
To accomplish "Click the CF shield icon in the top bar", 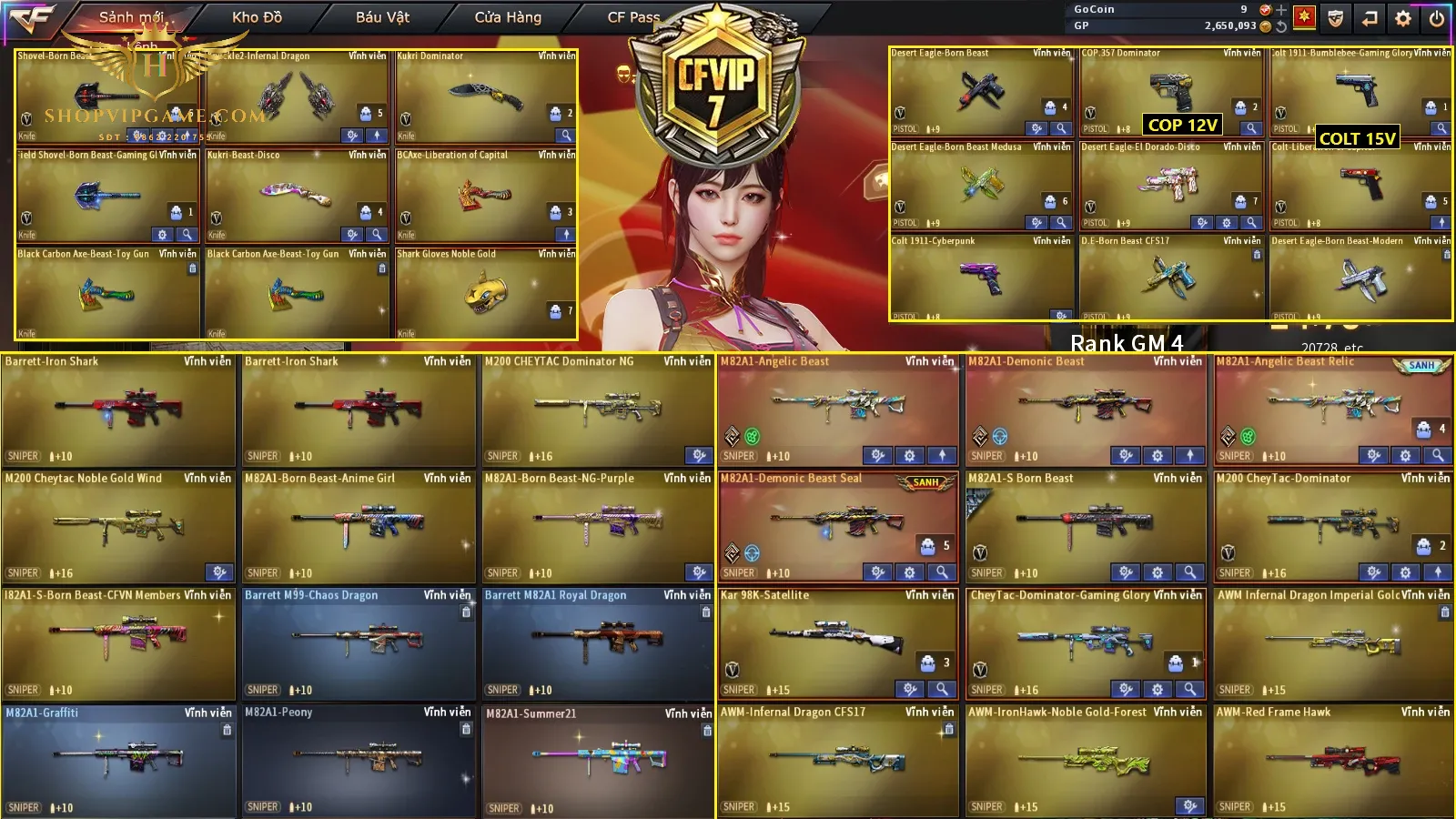I will 1335,17.
